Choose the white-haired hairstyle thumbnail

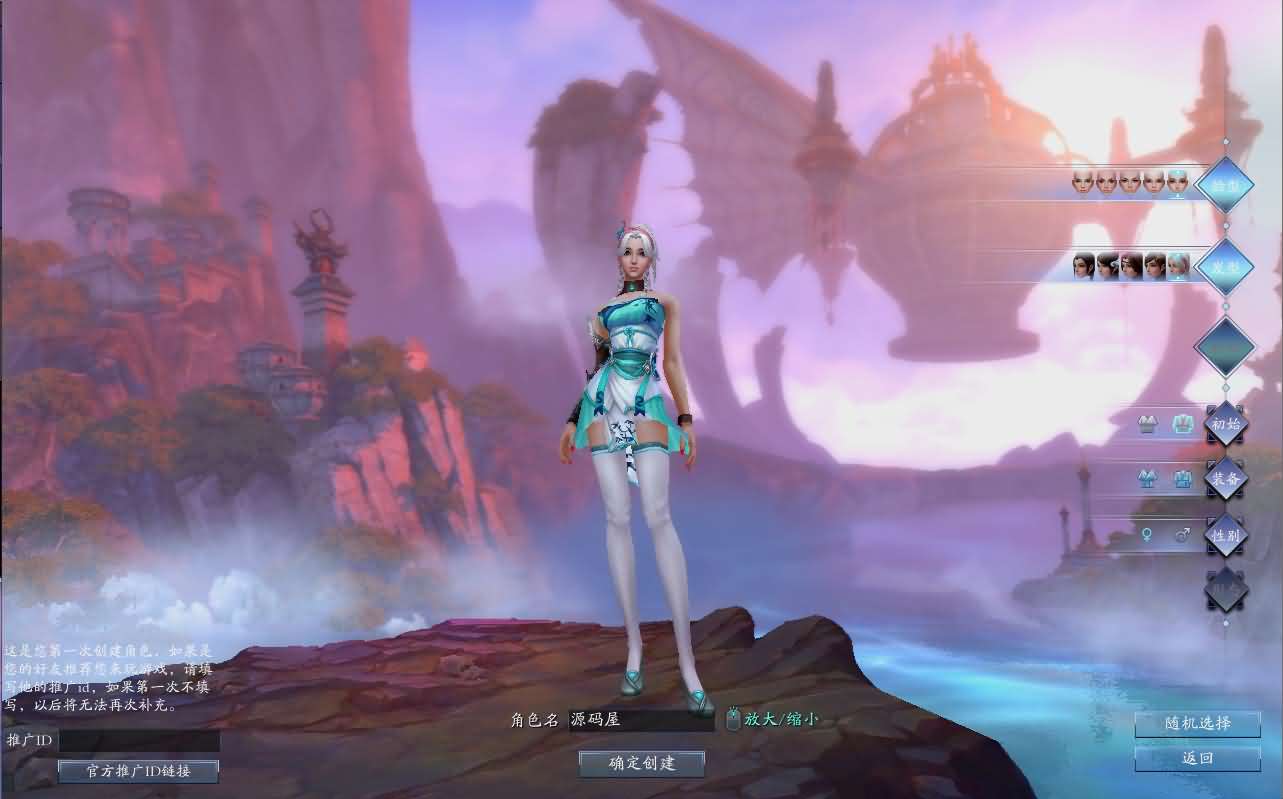click(x=1178, y=266)
